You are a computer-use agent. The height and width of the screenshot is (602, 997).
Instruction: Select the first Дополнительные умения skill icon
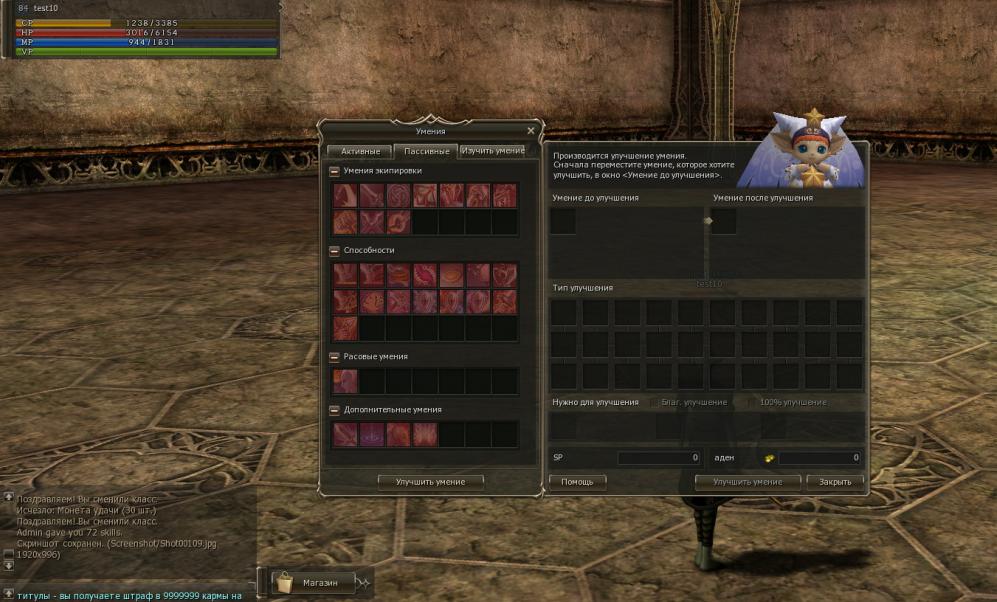coord(345,434)
